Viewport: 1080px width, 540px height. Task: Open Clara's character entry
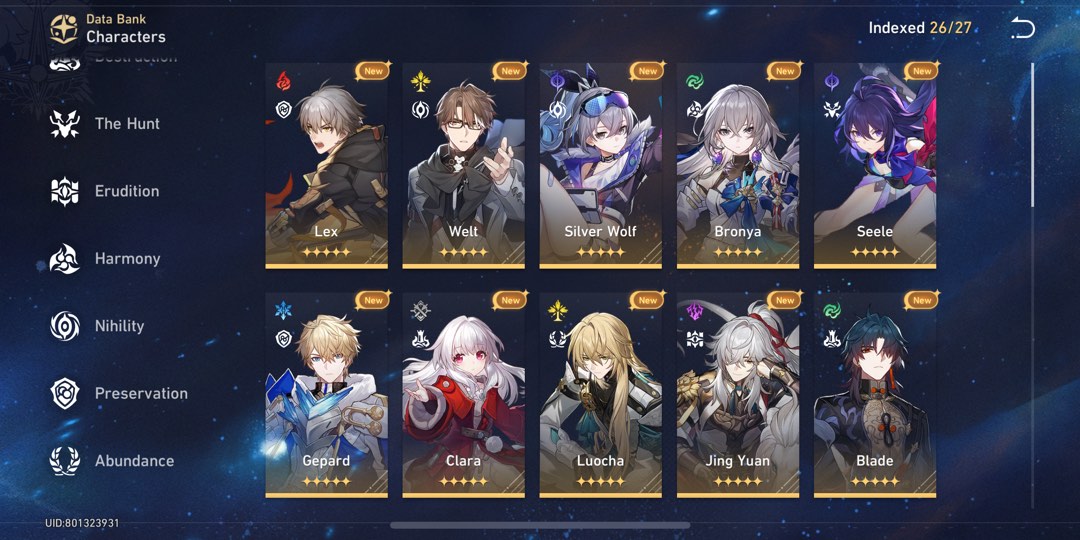[x=463, y=394]
